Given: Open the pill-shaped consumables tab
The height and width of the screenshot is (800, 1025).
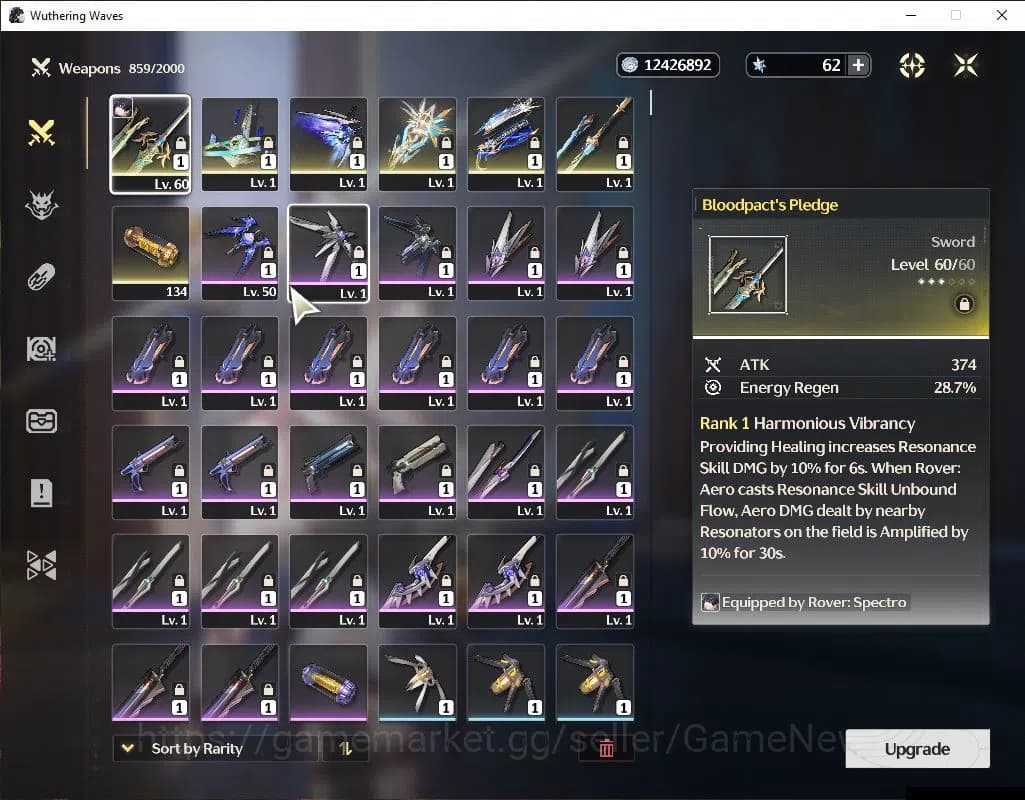Looking at the screenshot, I should pyautogui.click(x=41, y=277).
